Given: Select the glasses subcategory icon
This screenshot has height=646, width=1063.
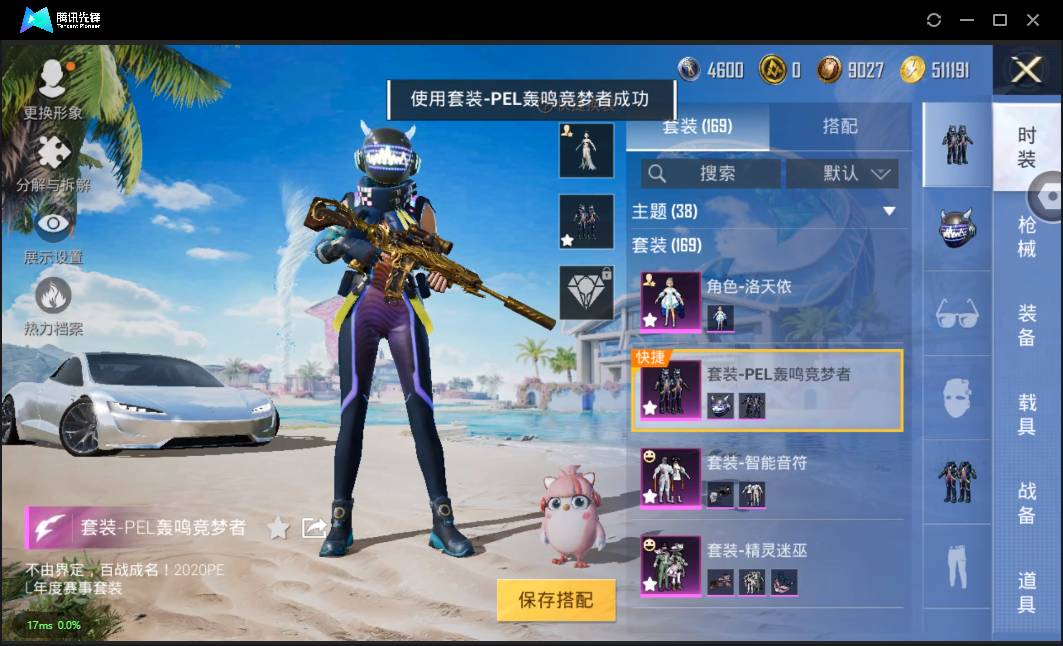Looking at the screenshot, I should click(956, 314).
